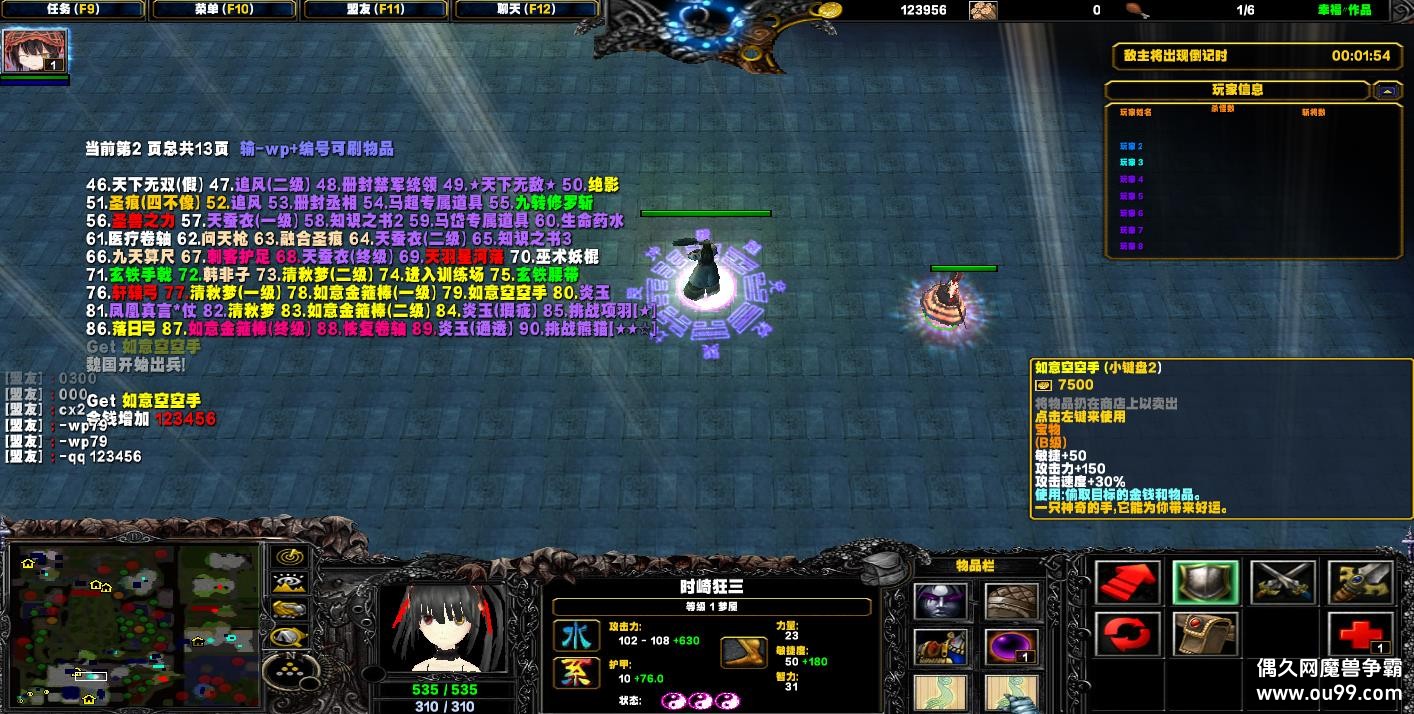The height and width of the screenshot is (714, 1414).
Task: Open the red cross hero skill button
Action: tap(1360, 635)
